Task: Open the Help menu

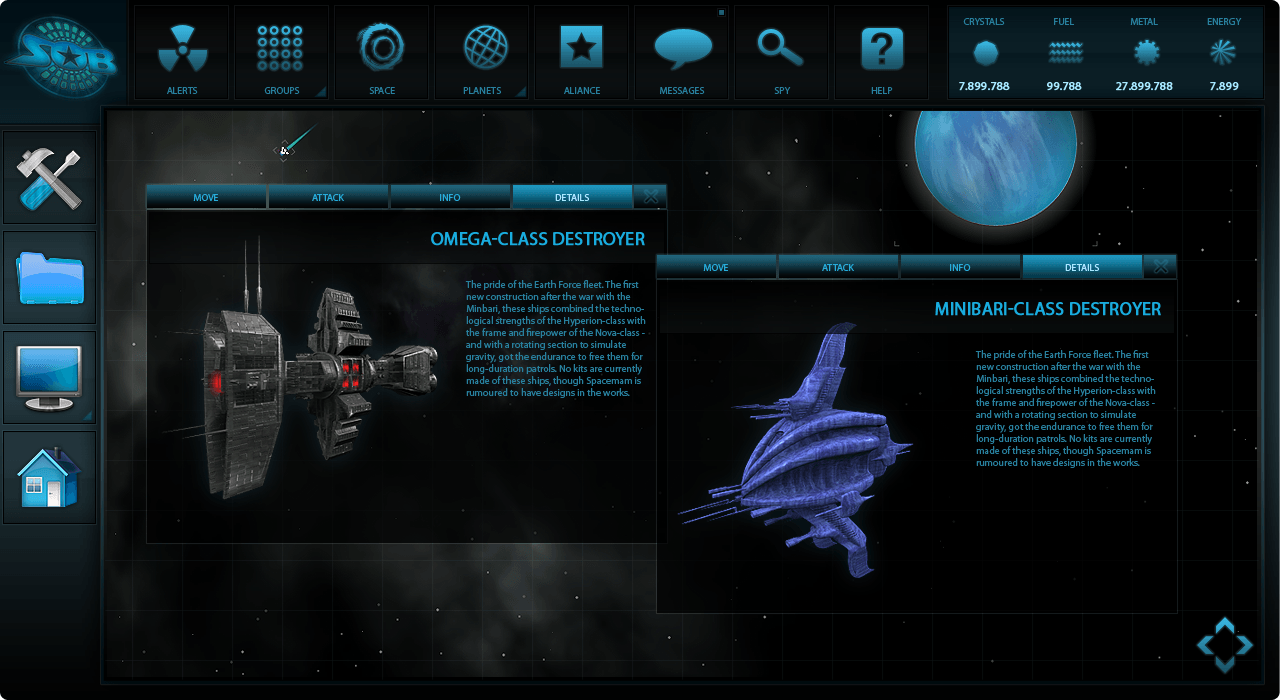Action: coord(882,53)
